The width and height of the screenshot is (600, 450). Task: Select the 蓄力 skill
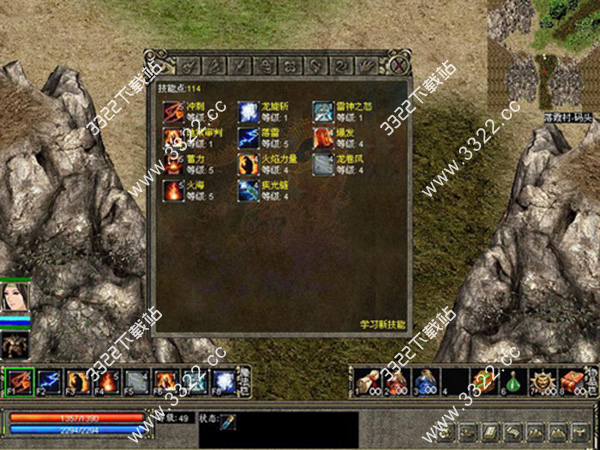pyautogui.click(x=172, y=163)
